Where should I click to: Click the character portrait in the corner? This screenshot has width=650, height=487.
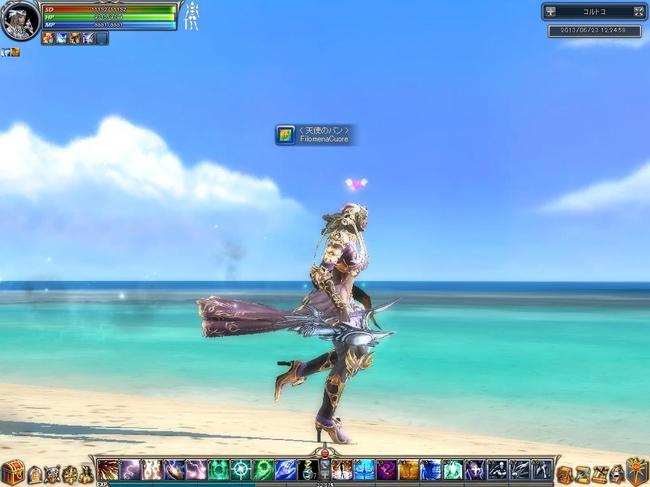[x=19, y=20]
